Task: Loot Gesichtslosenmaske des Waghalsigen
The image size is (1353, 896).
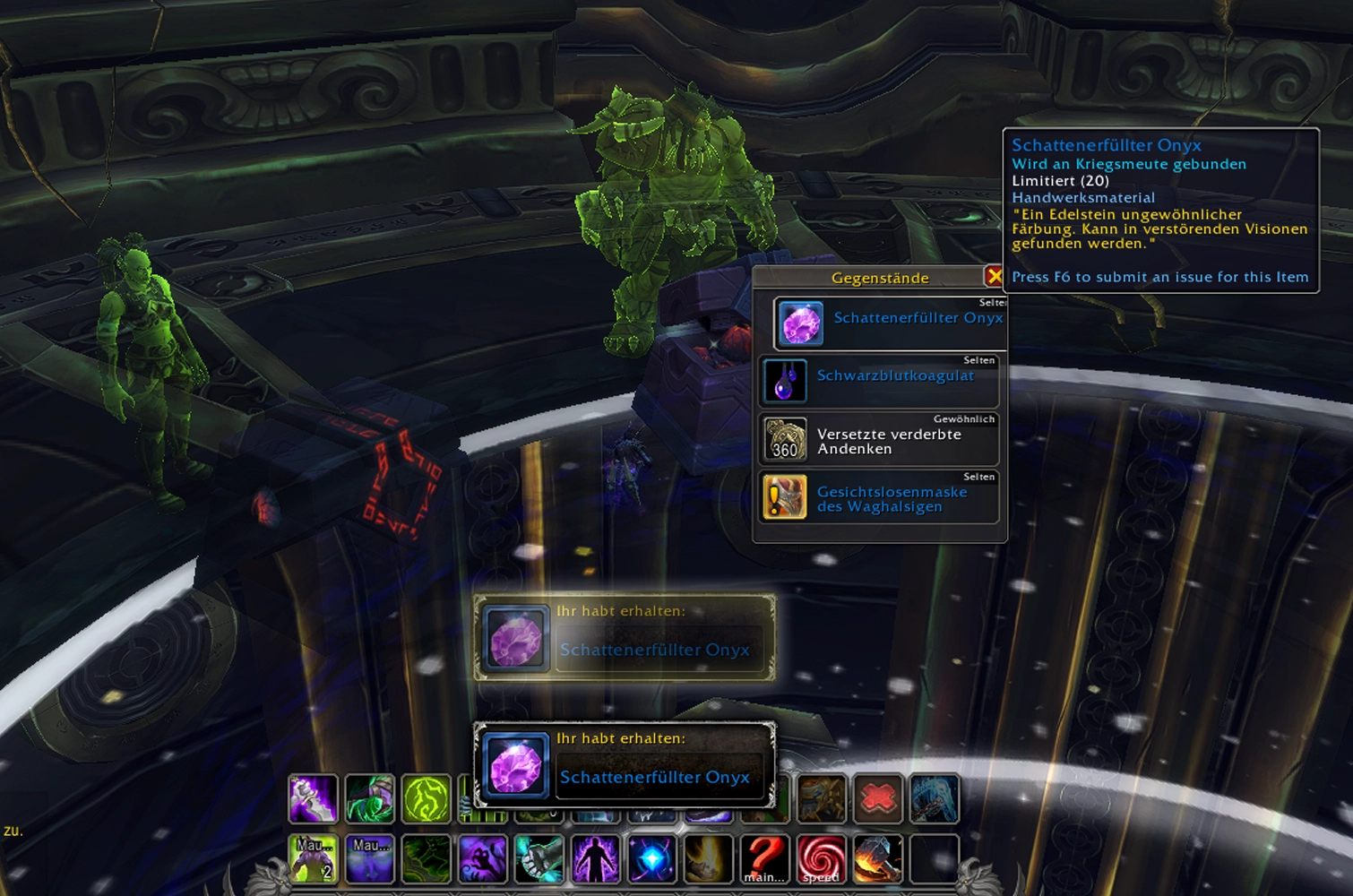Action: click(878, 498)
